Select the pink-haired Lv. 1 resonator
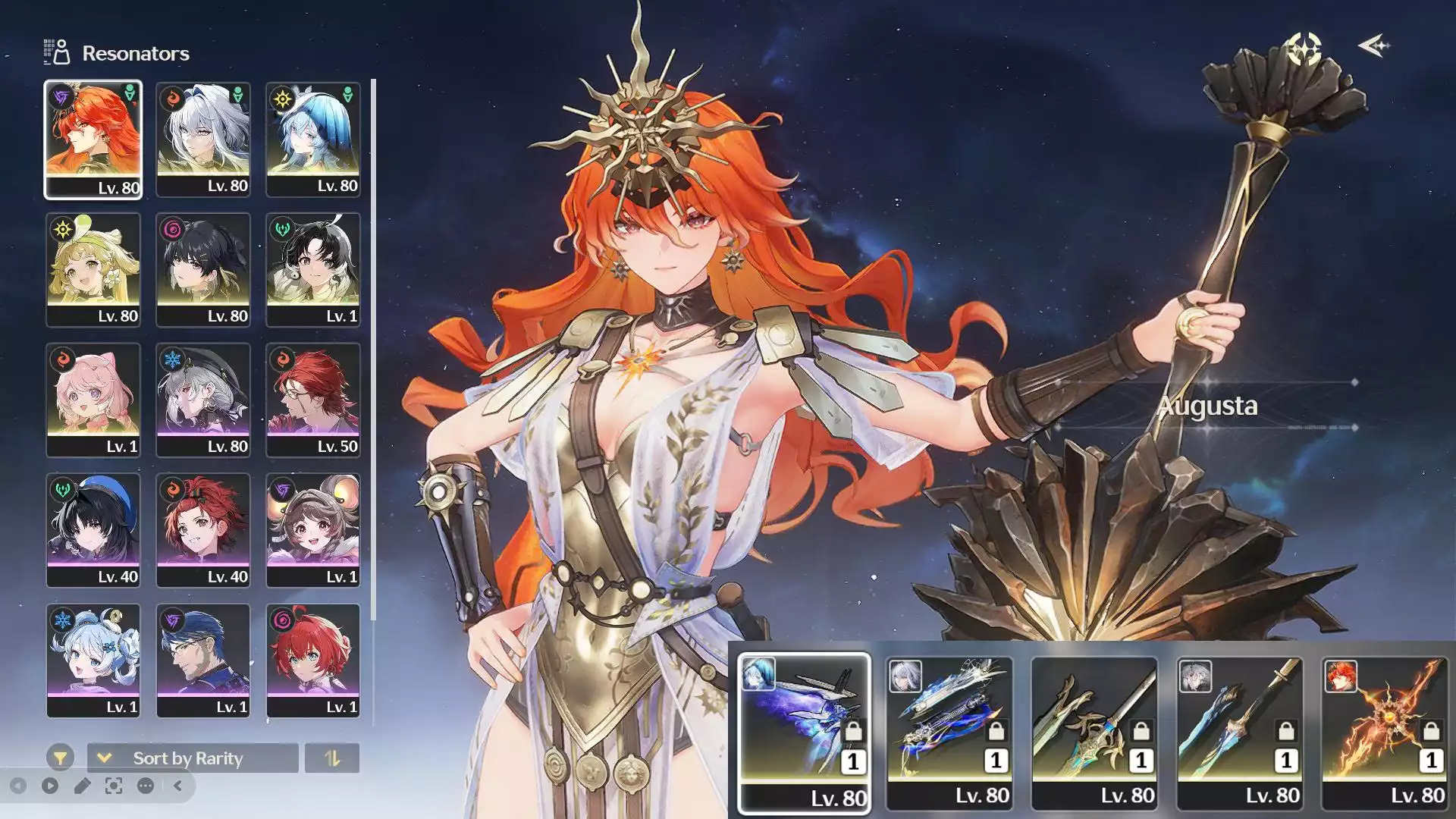Image resolution: width=1456 pixels, height=819 pixels. point(93,400)
